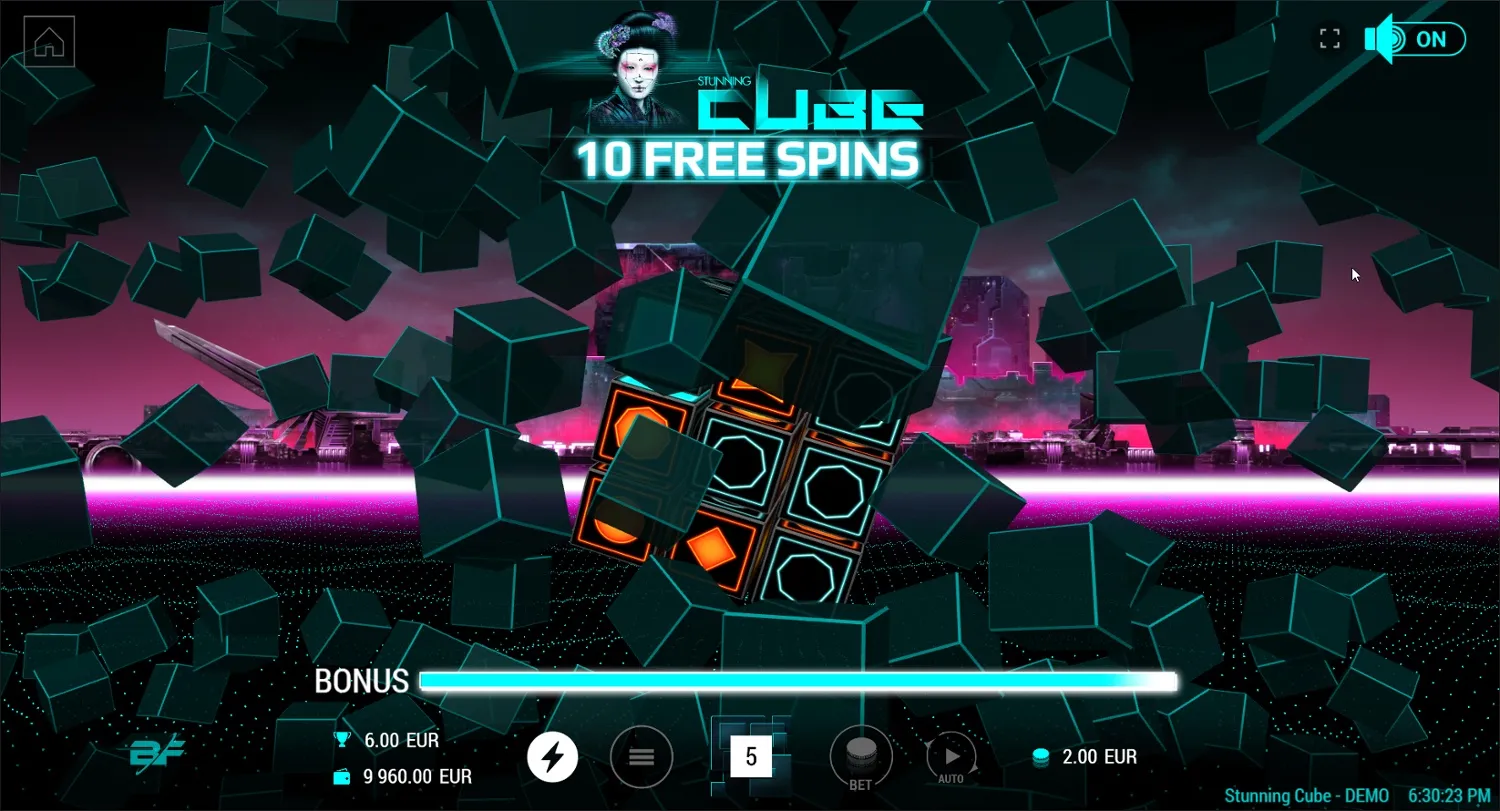Click the wallet balance icon
This screenshot has height=811, width=1500.
tap(340, 776)
